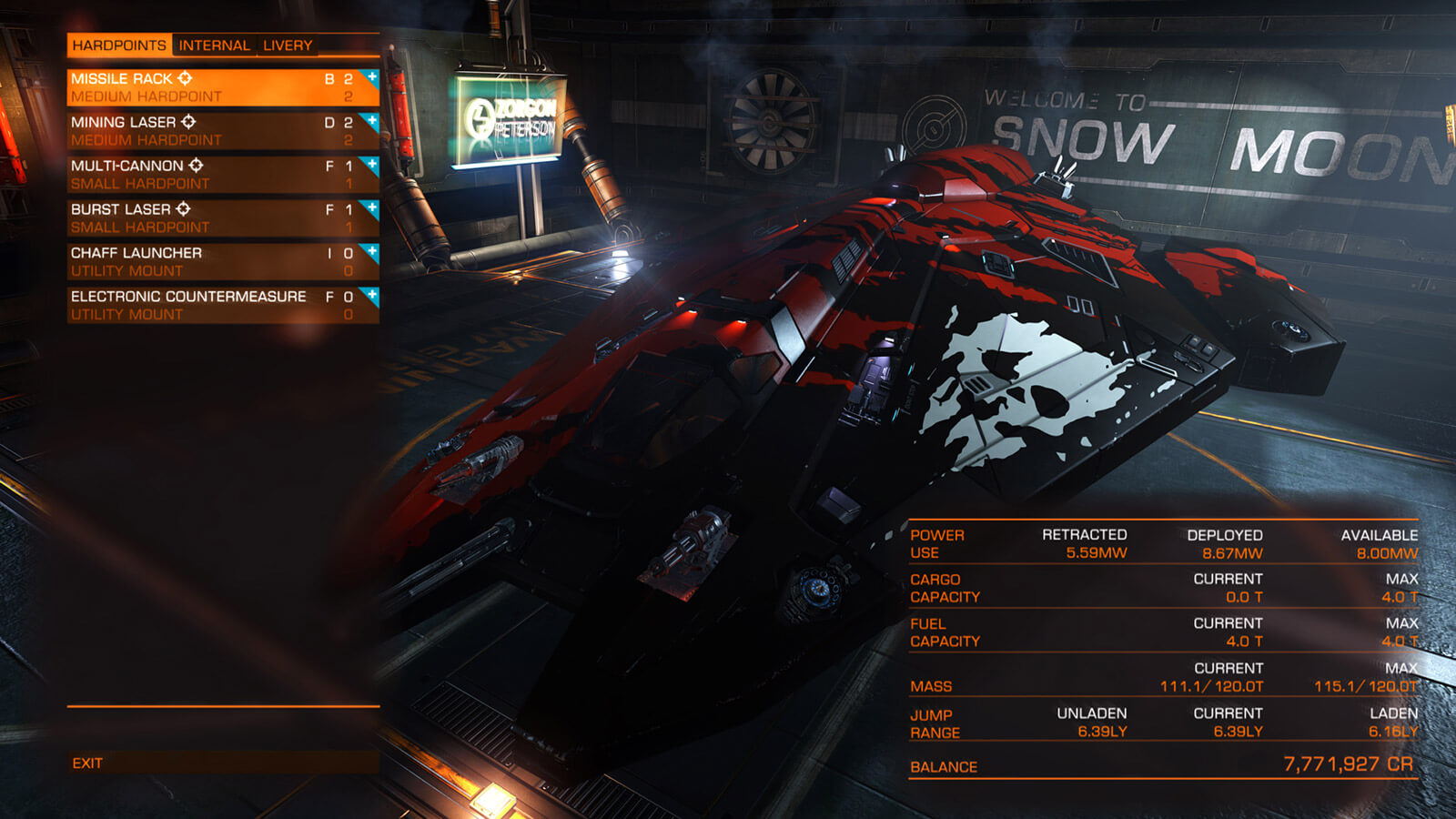Switch to the Livery tab
1456x819 pixels.
click(x=288, y=45)
